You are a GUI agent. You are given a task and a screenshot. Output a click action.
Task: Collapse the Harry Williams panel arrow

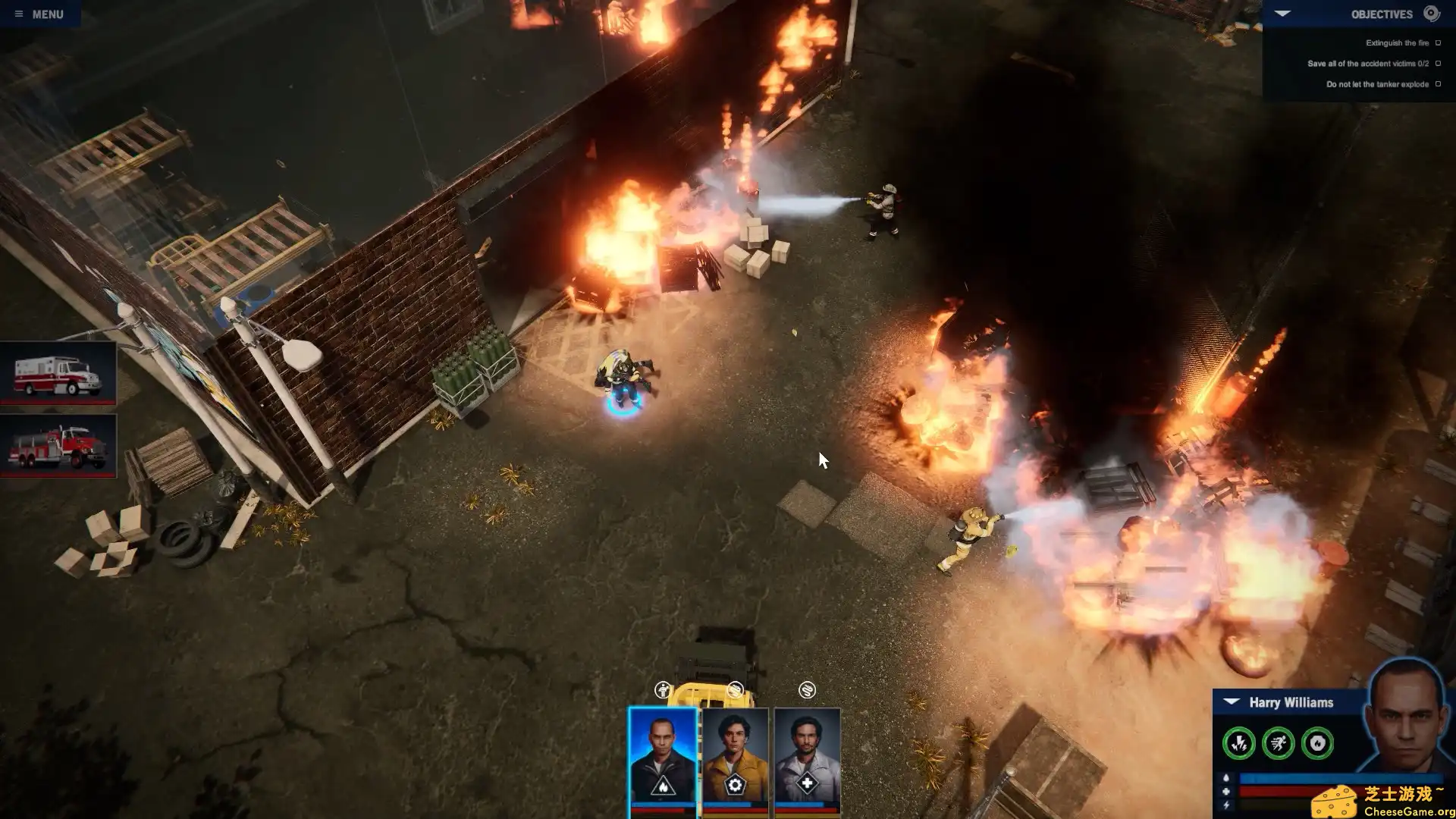tap(1232, 701)
